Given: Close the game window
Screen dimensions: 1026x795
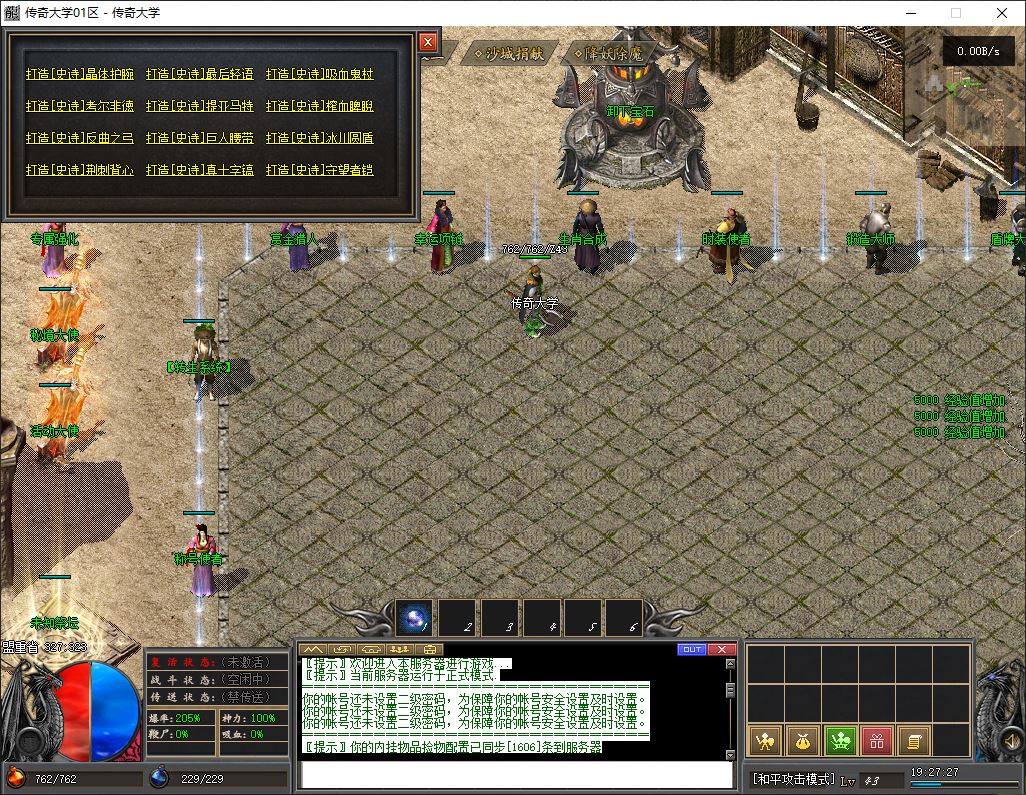Looking at the screenshot, I should pos(1002,13).
